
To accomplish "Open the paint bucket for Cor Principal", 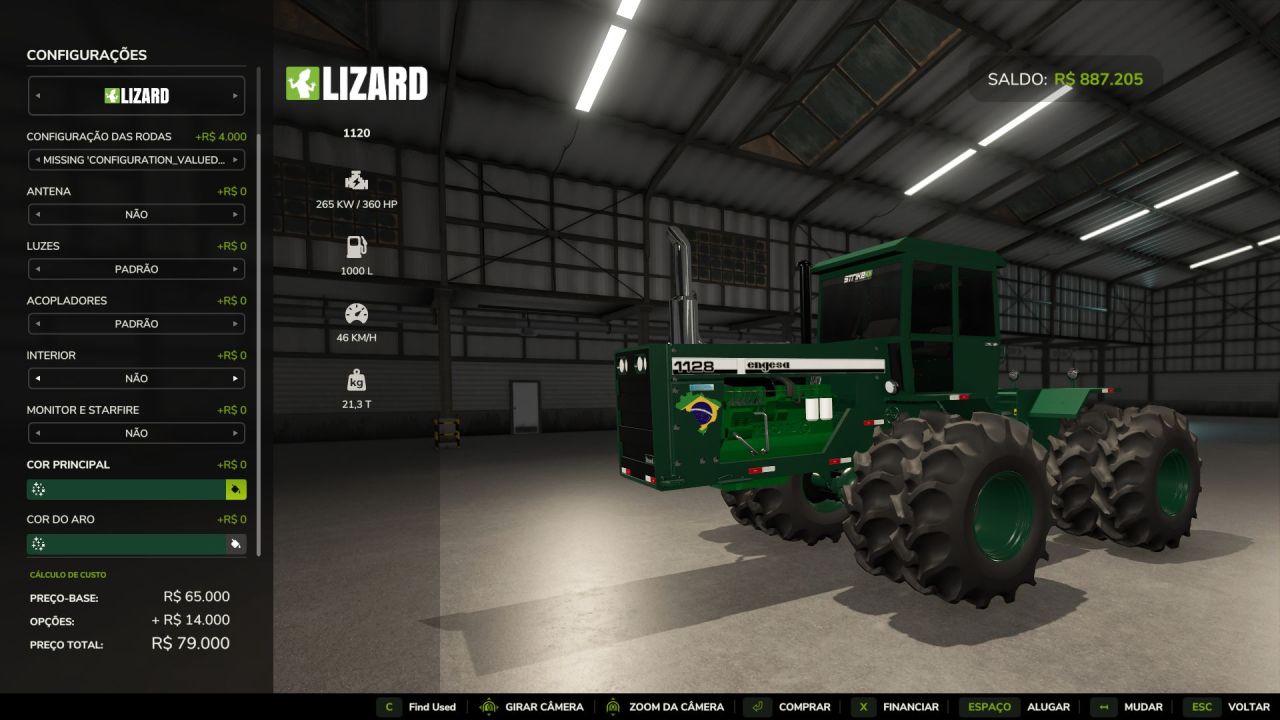I will (237, 489).
